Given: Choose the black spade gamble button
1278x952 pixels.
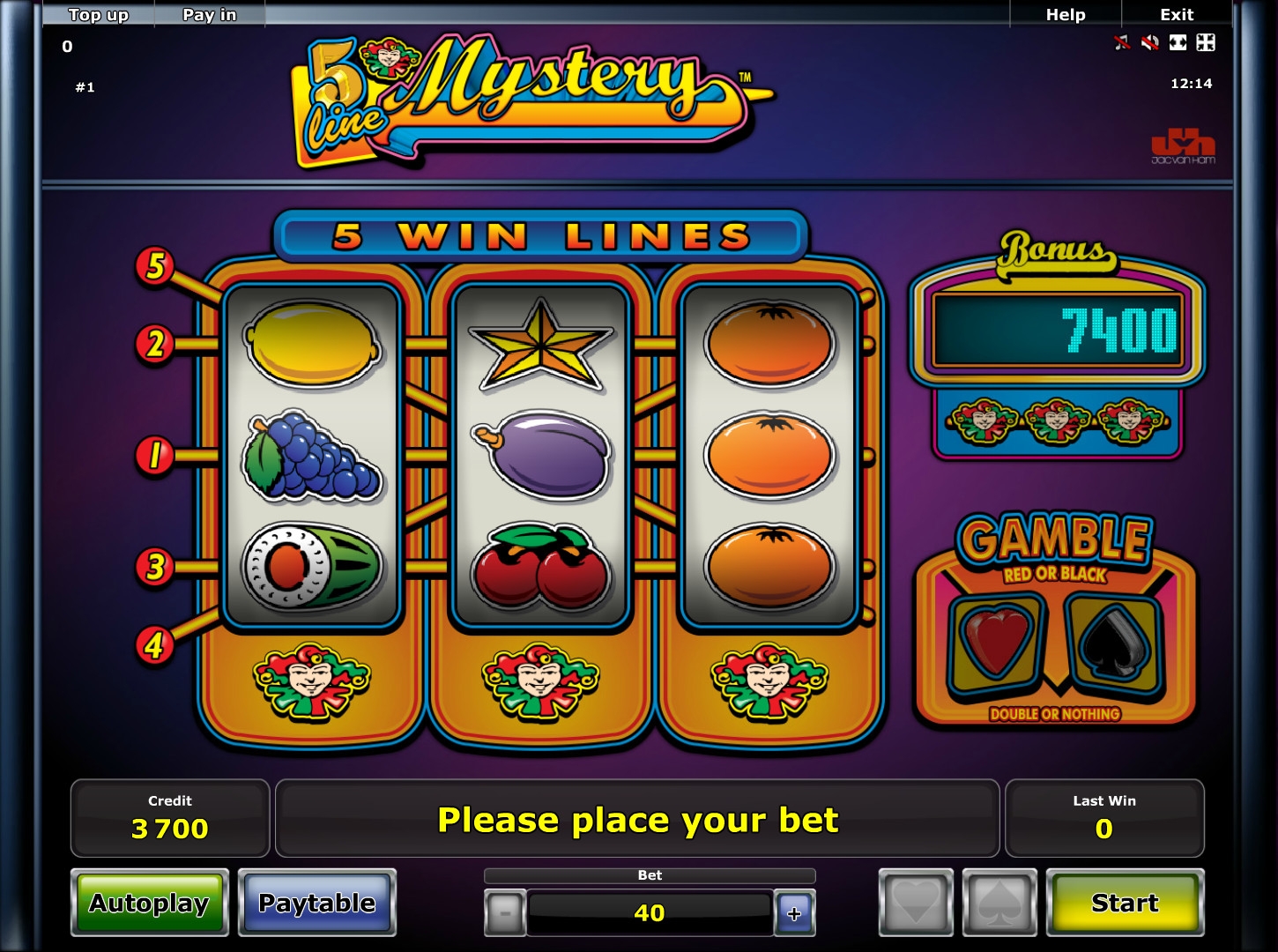Looking at the screenshot, I should pyautogui.click(x=999, y=903).
